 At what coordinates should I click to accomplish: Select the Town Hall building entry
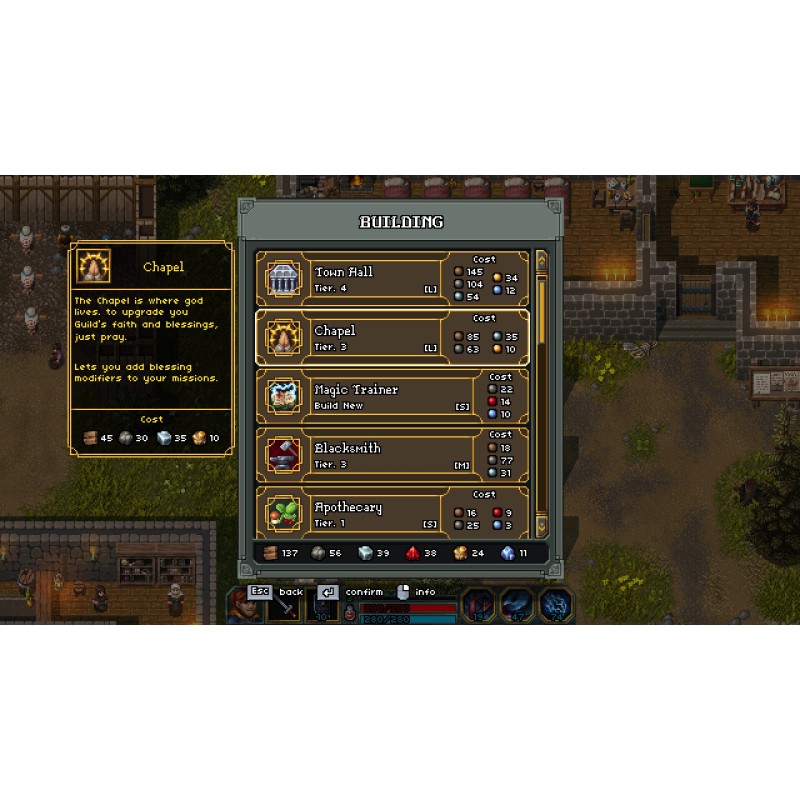pos(392,279)
